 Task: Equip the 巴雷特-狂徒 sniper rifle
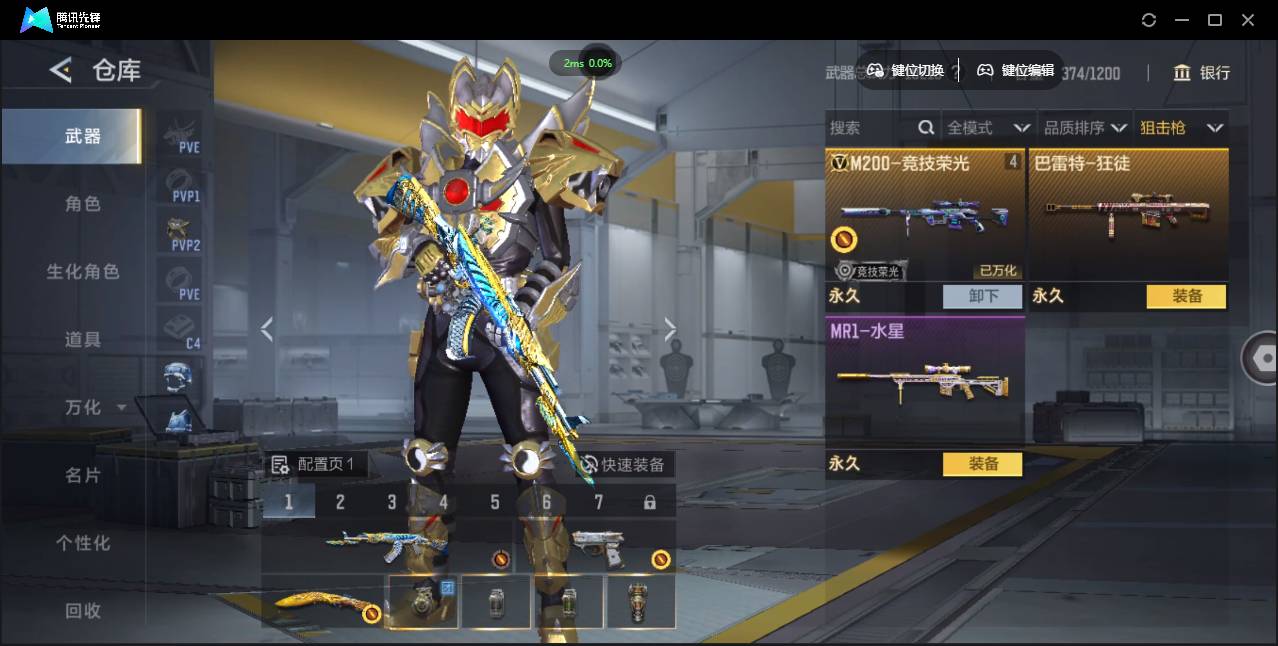click(1186, 296)
